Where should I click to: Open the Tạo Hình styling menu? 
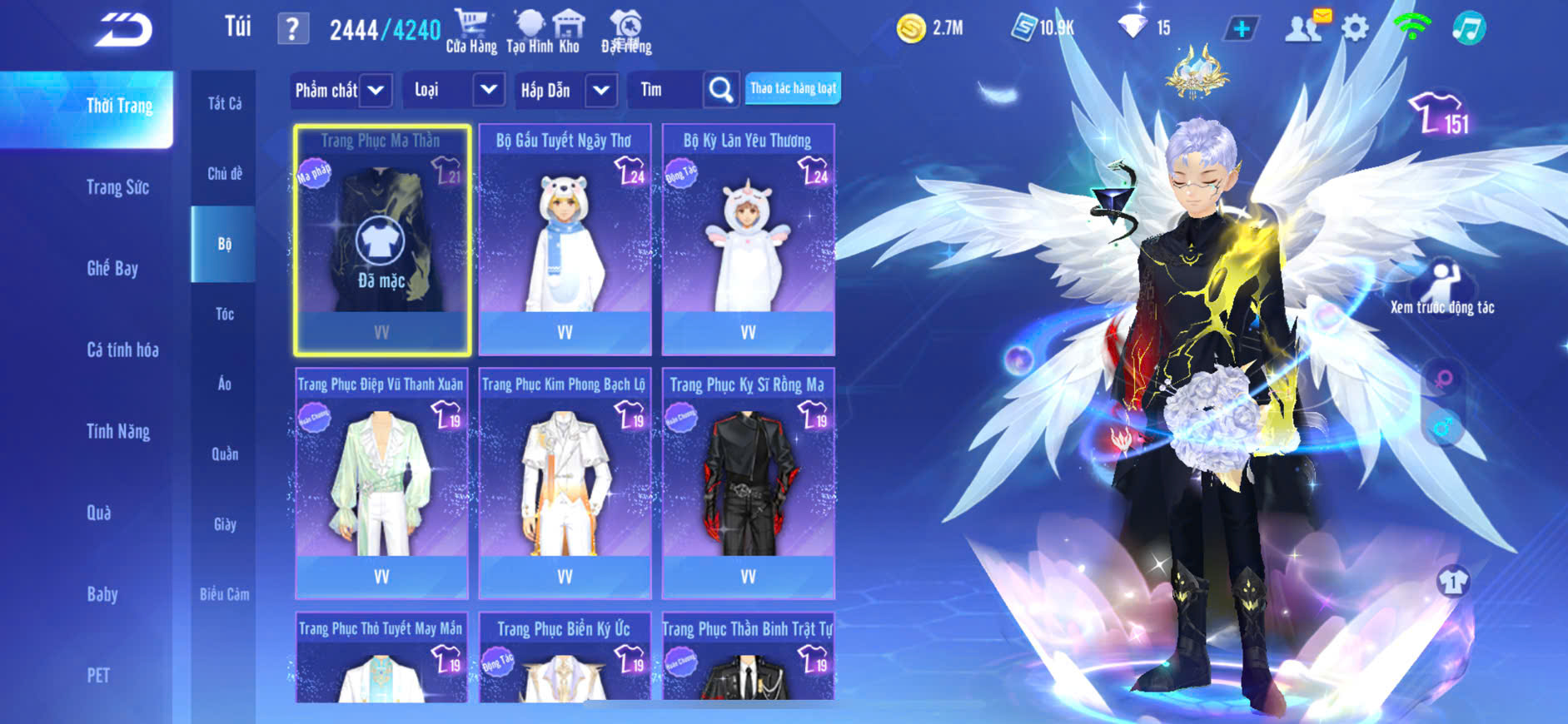(x=530, y=31)
